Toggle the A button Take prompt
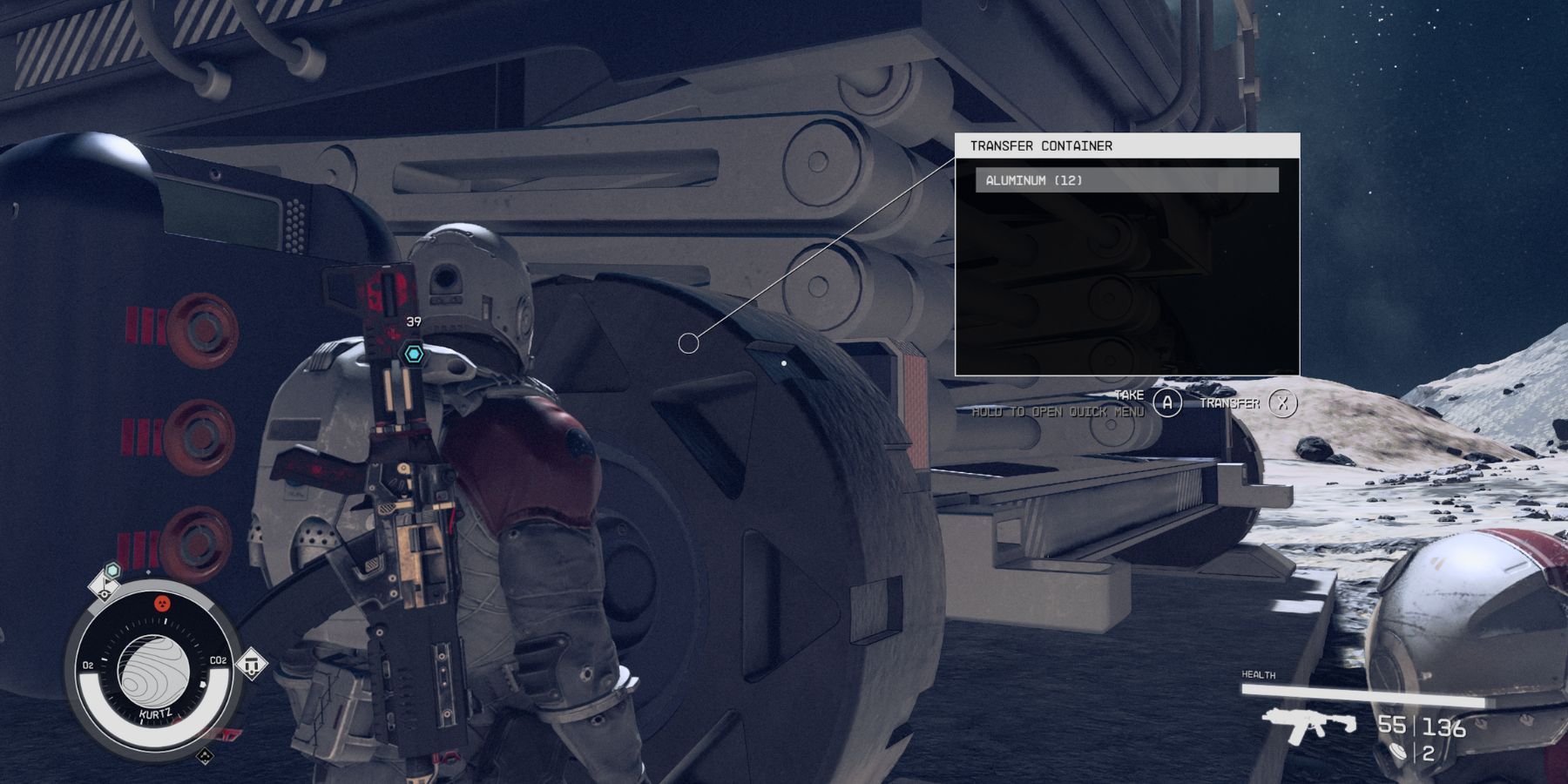 click(1167, 402)
